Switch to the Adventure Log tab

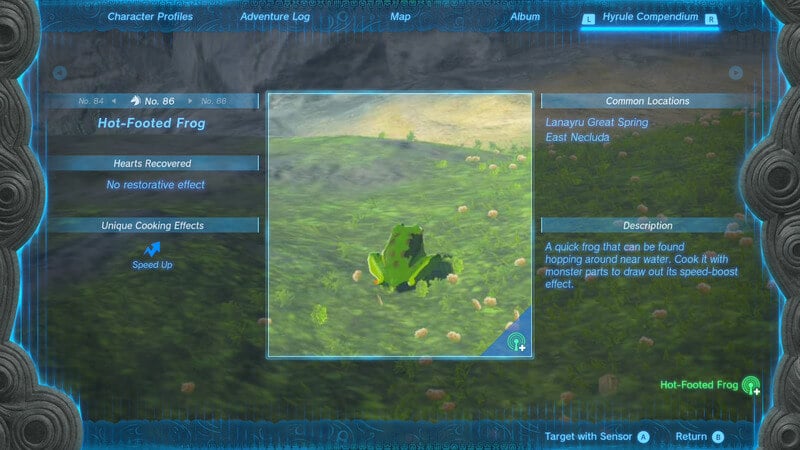[x=275, y=17]
